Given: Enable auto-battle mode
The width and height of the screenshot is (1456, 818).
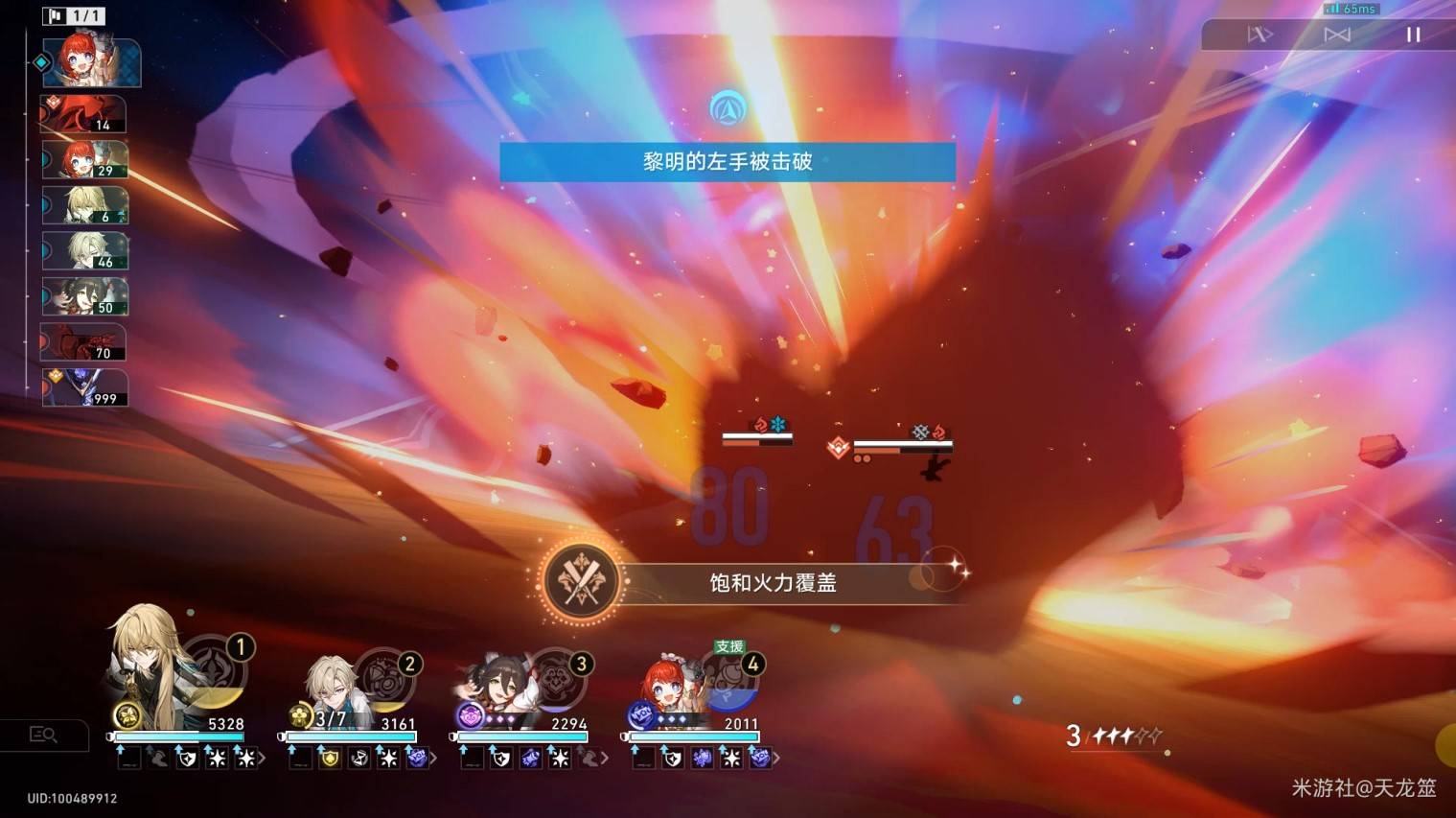Looking at the screenshot, I should point(1260,35).
